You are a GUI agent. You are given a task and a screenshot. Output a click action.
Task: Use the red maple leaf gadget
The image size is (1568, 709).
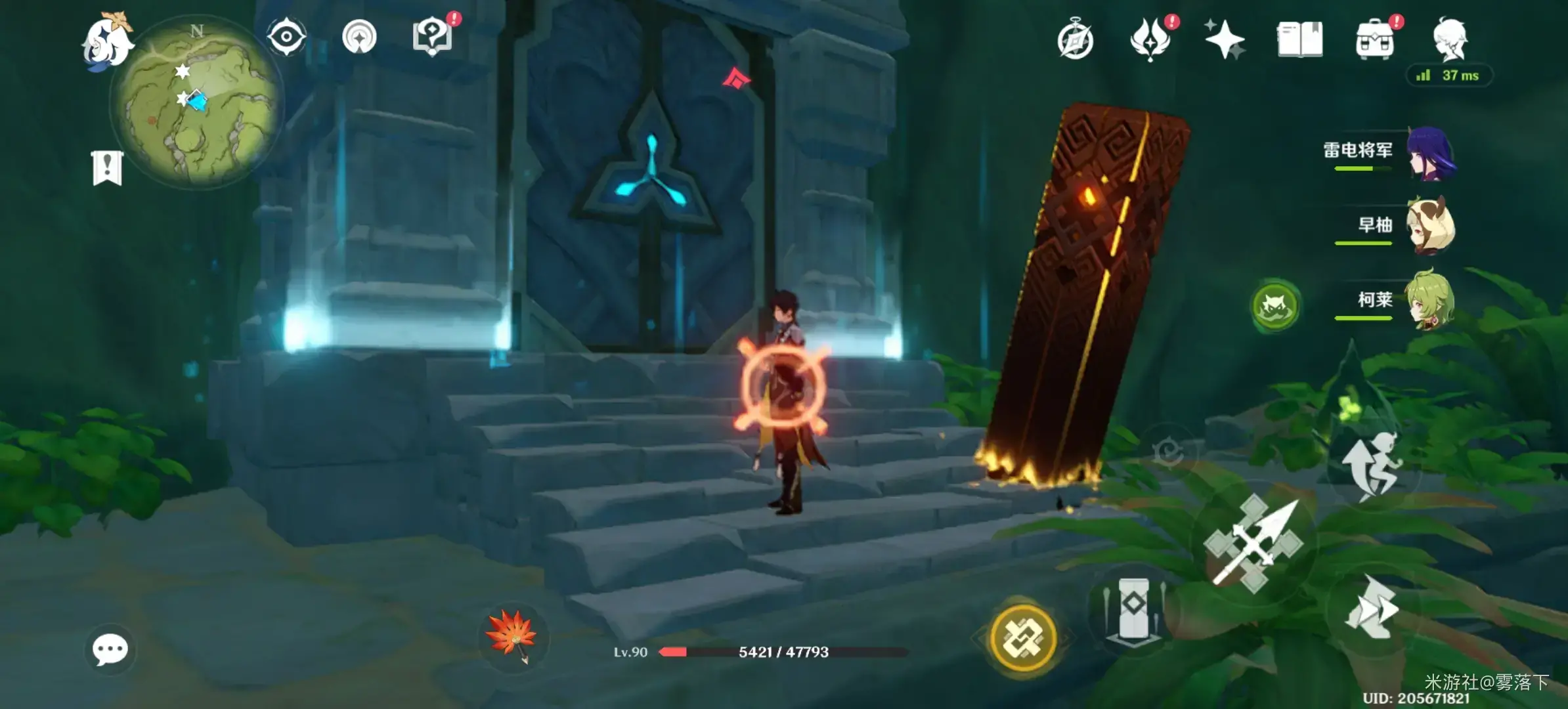512,635
